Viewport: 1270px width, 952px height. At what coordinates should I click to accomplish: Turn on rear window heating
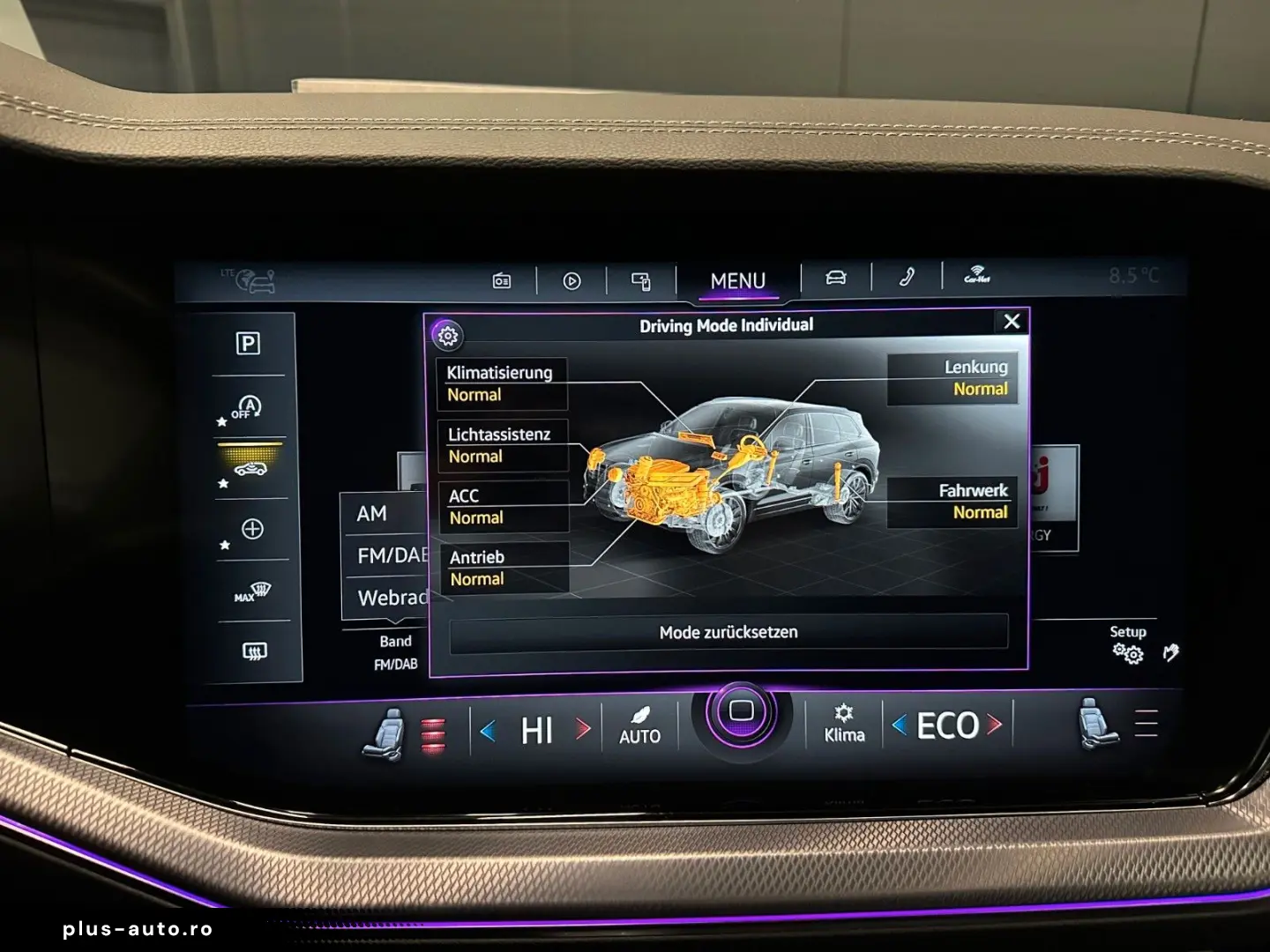[x=254, y=651]
